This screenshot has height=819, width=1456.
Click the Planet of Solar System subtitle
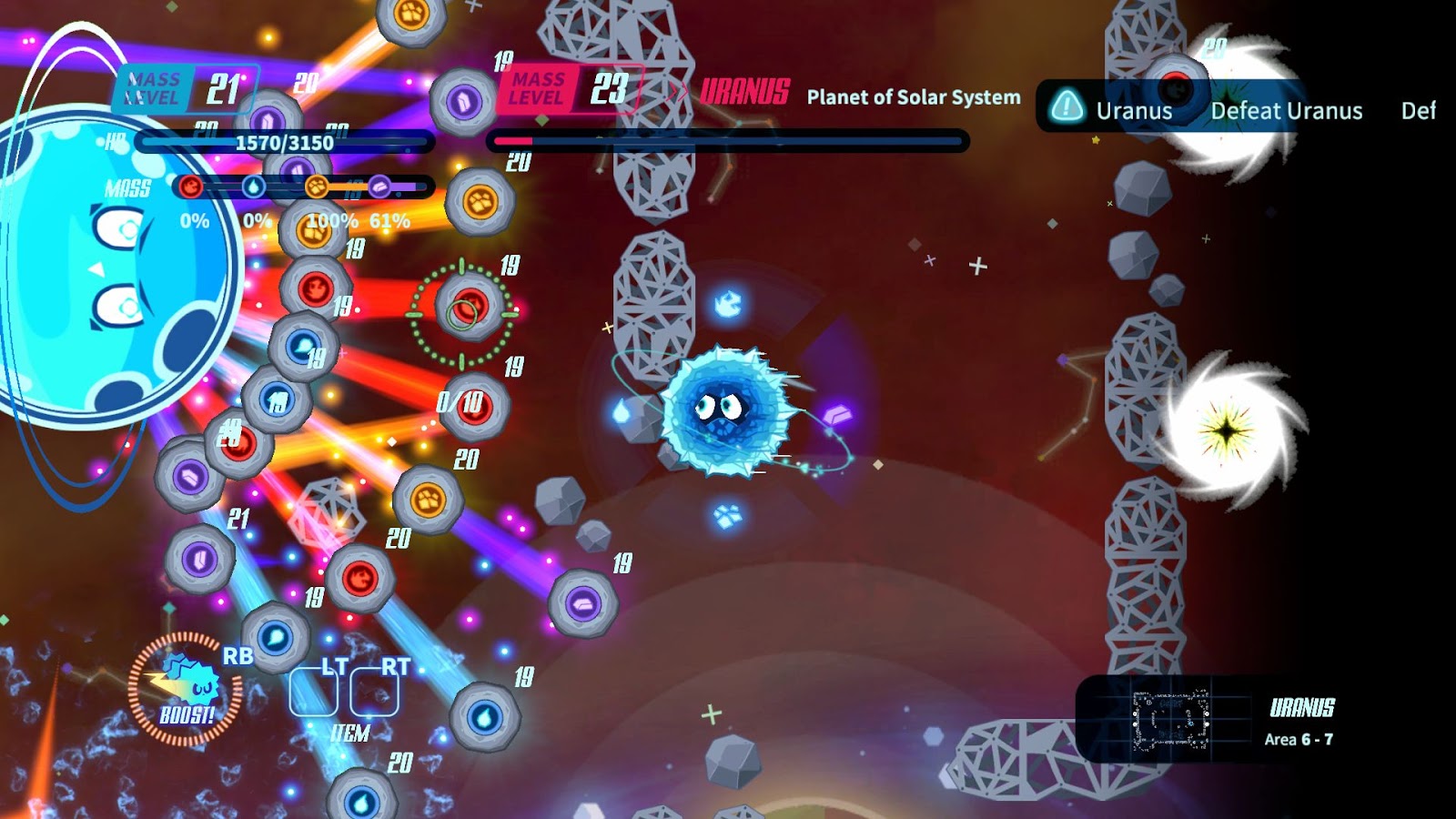[911, 97]
